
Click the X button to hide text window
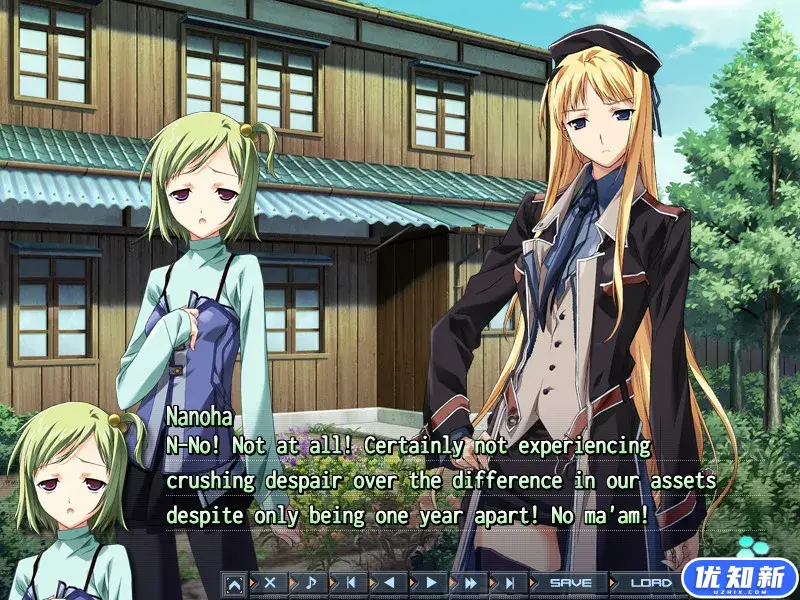click(x=269, y=582)
